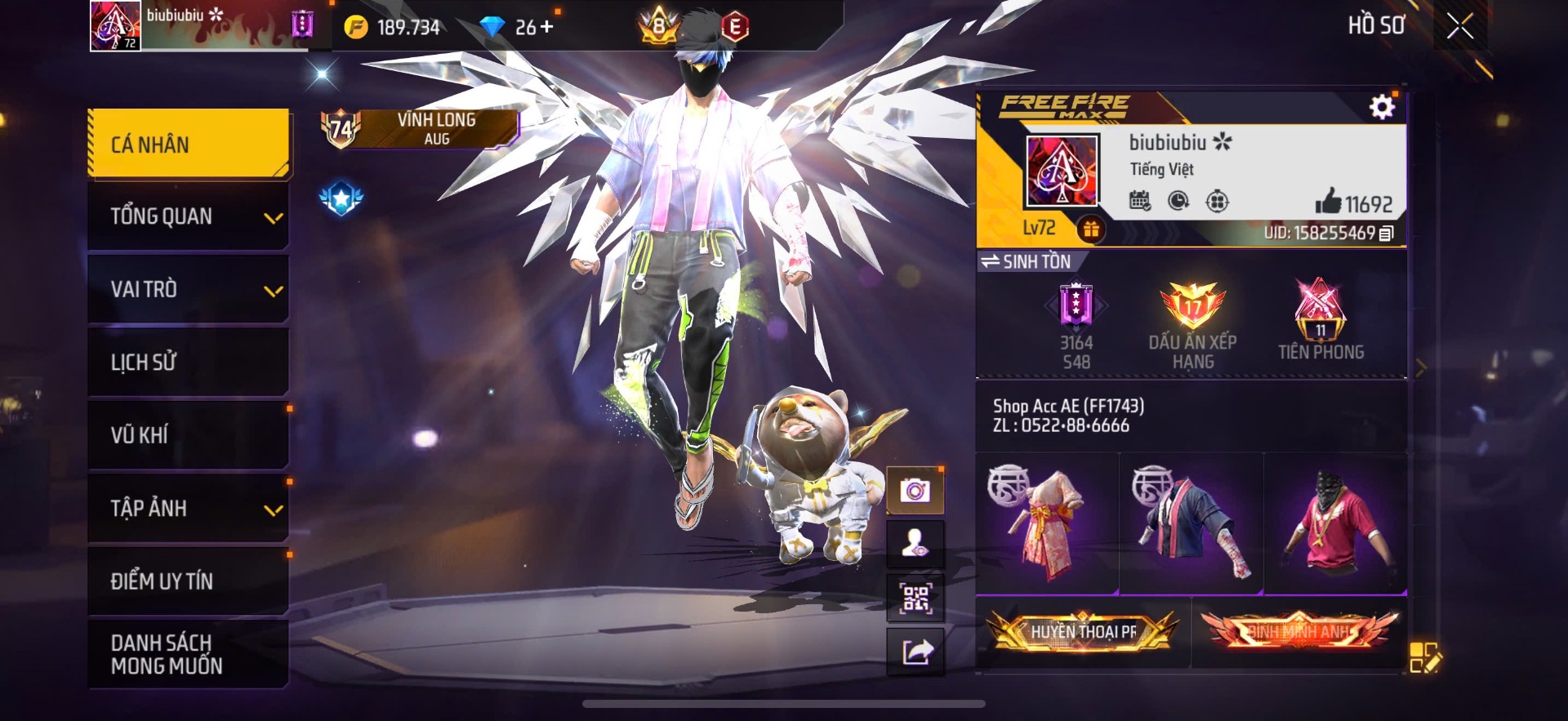This screenshot has width=1568, height=721.
Task: Expand the TẬP ẢNH section
Action: pyautogui.click(x=188, y=508)
